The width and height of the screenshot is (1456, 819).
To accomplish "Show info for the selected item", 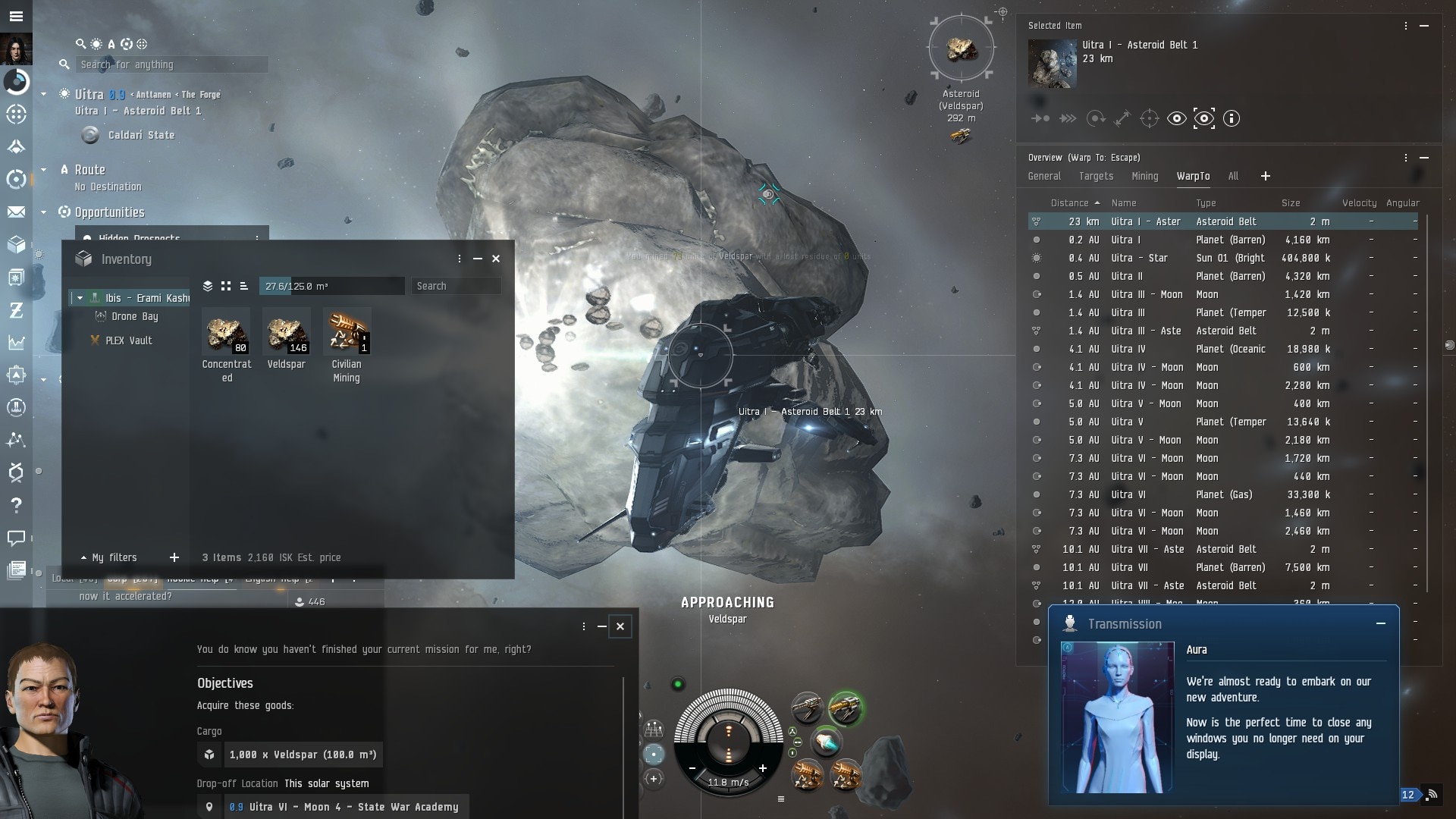I will pos(1232,118).
